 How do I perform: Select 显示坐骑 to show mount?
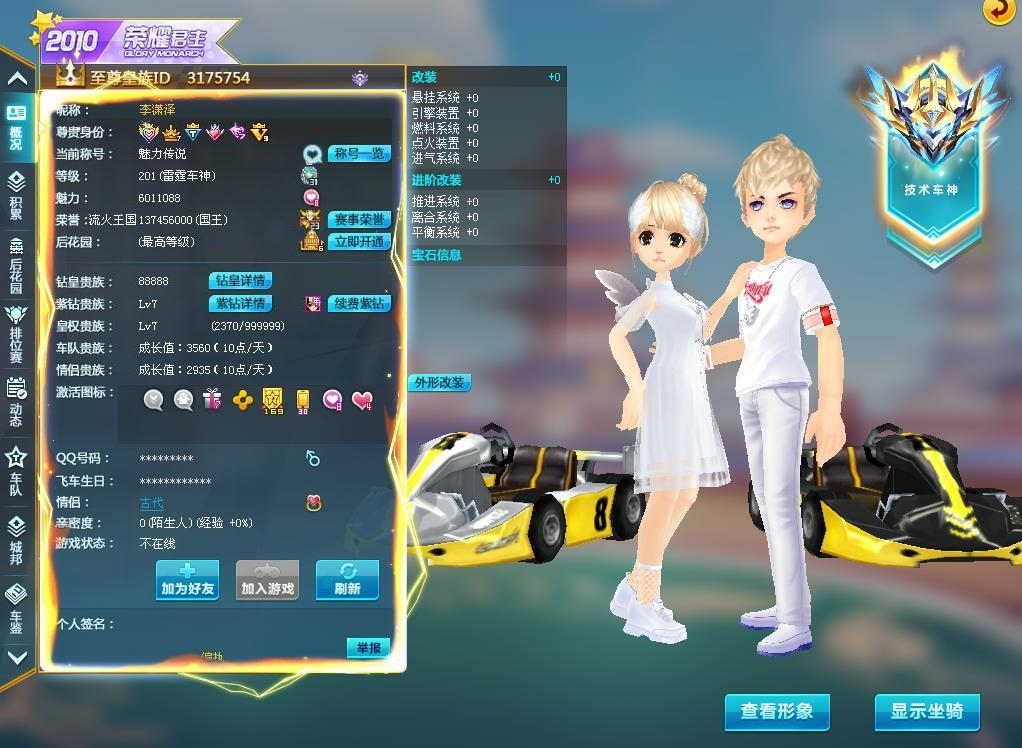coord(927,712)
